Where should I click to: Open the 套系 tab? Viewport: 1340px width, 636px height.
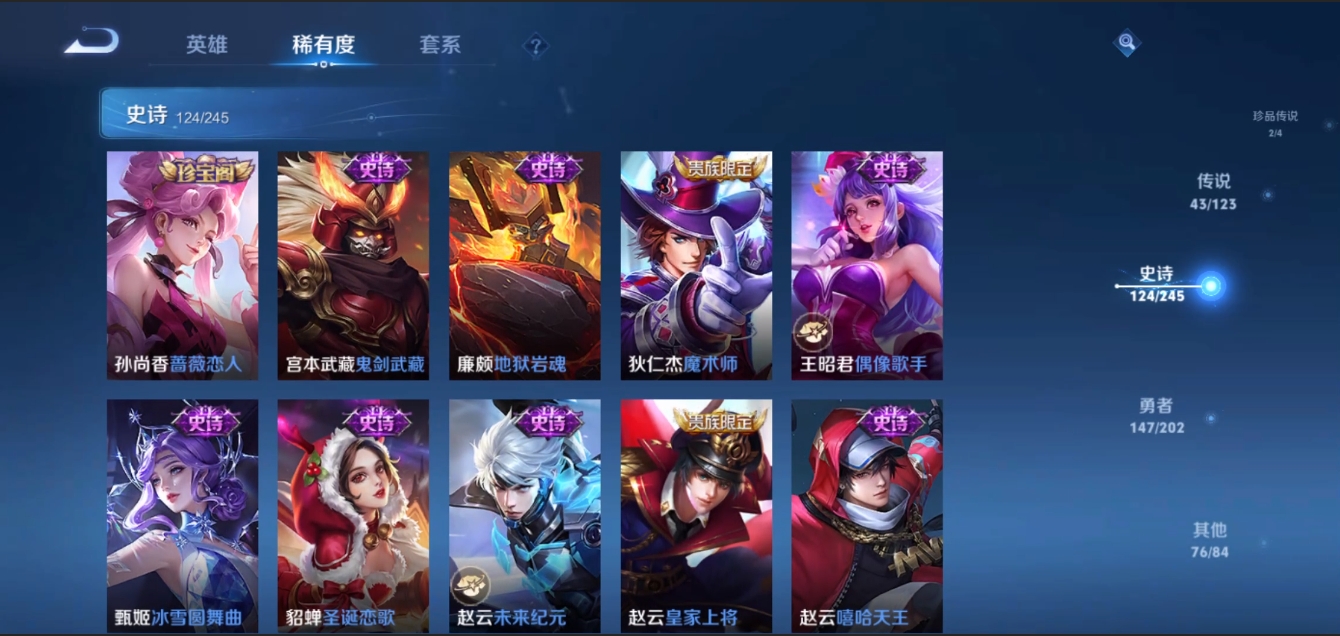tap(440, 45)
